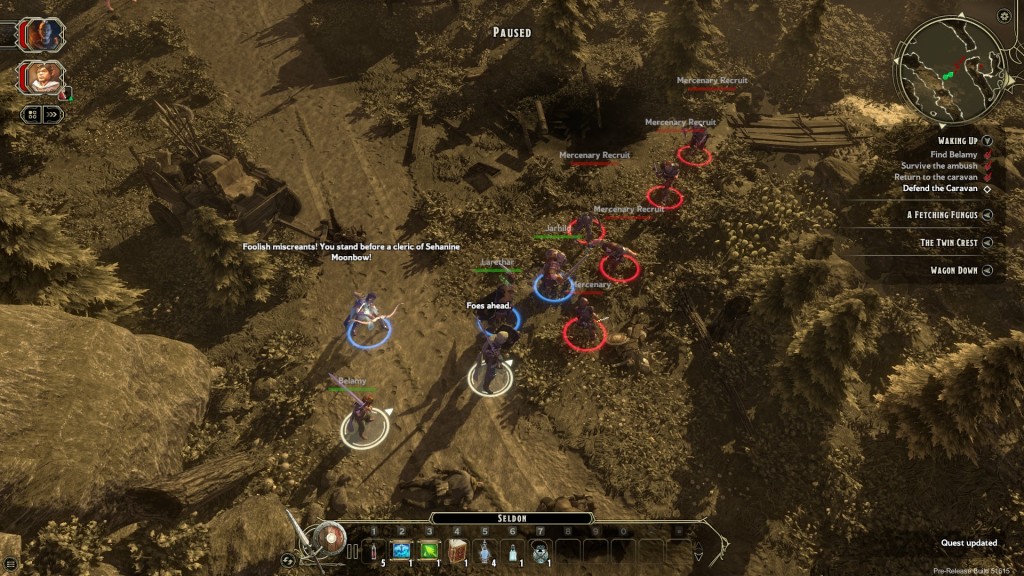The width and height of the screenshot is (1024, 576).
Task: Click the four-squares party formation button
Action: pos(32,115)
